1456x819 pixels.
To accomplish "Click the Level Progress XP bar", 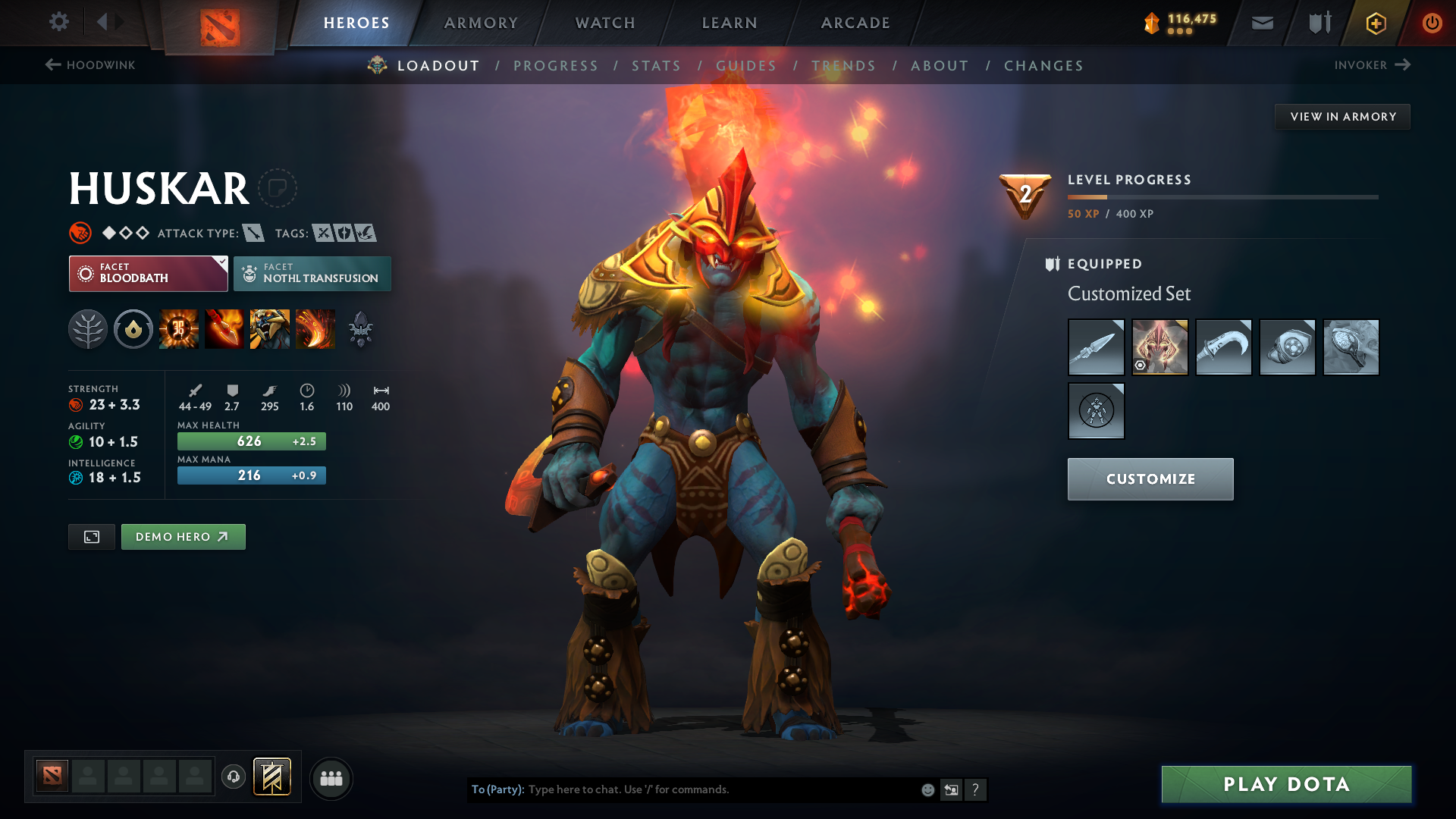I will (1221, 197).
